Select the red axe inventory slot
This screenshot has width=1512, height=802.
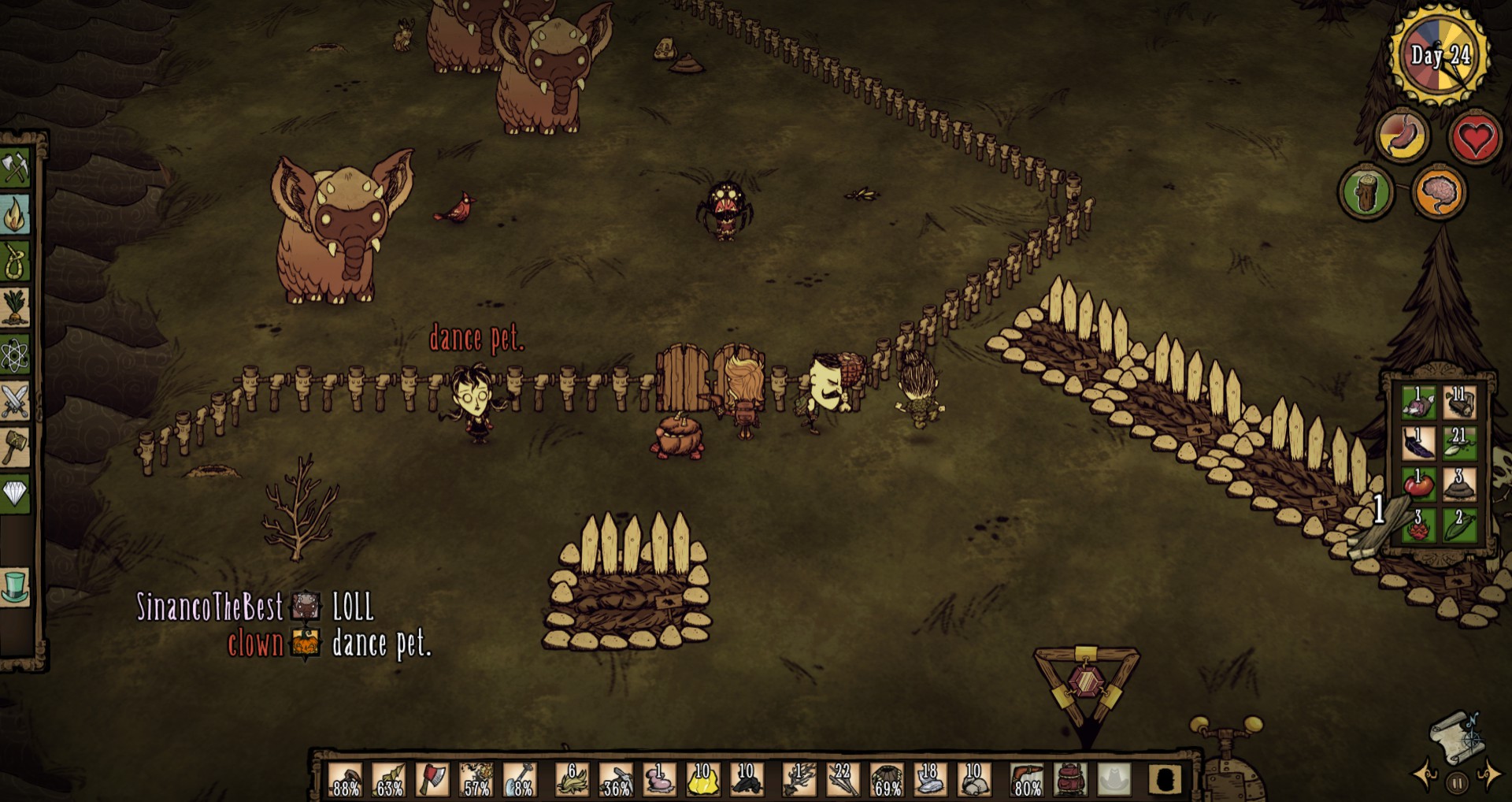(x=432, y=779)
